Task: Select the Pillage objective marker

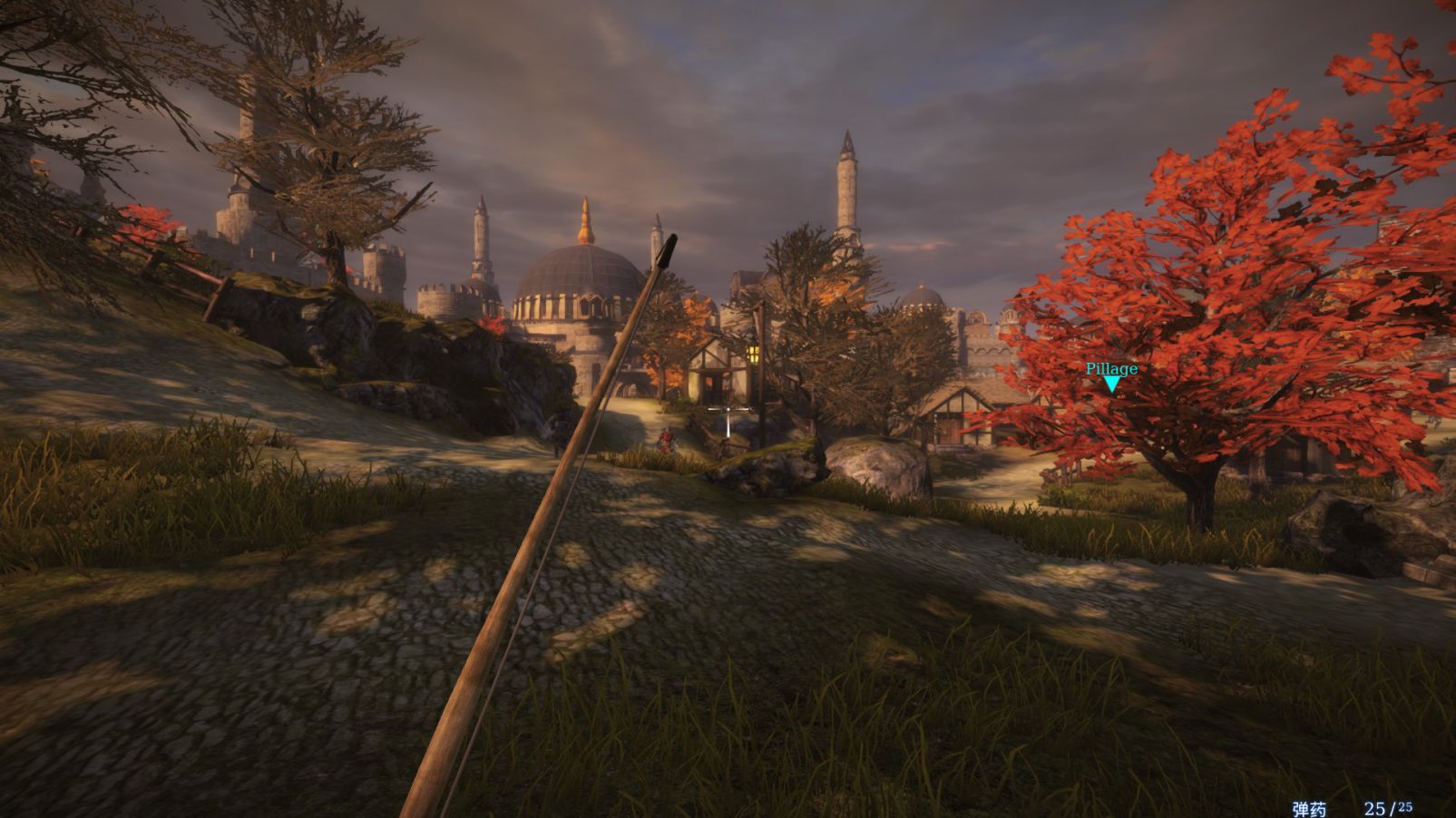Action: pyautogui.click(x=1111, y=384)
